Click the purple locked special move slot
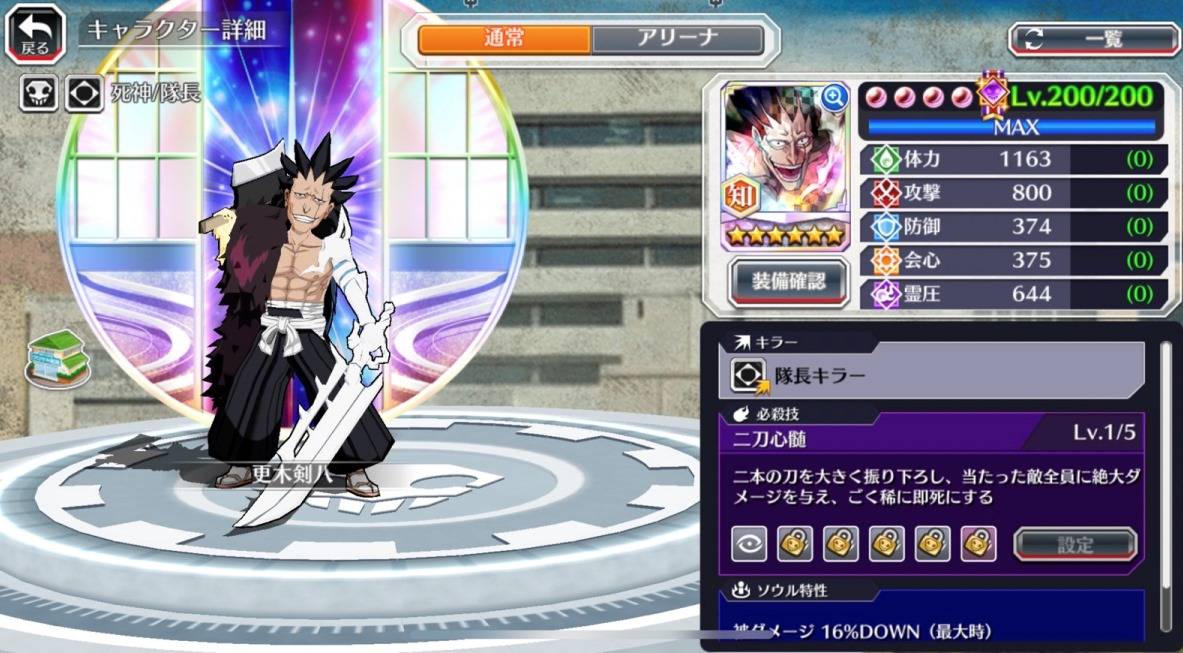Image resolution: width=1183 pixels, height=653 pixels. [978, 544]
